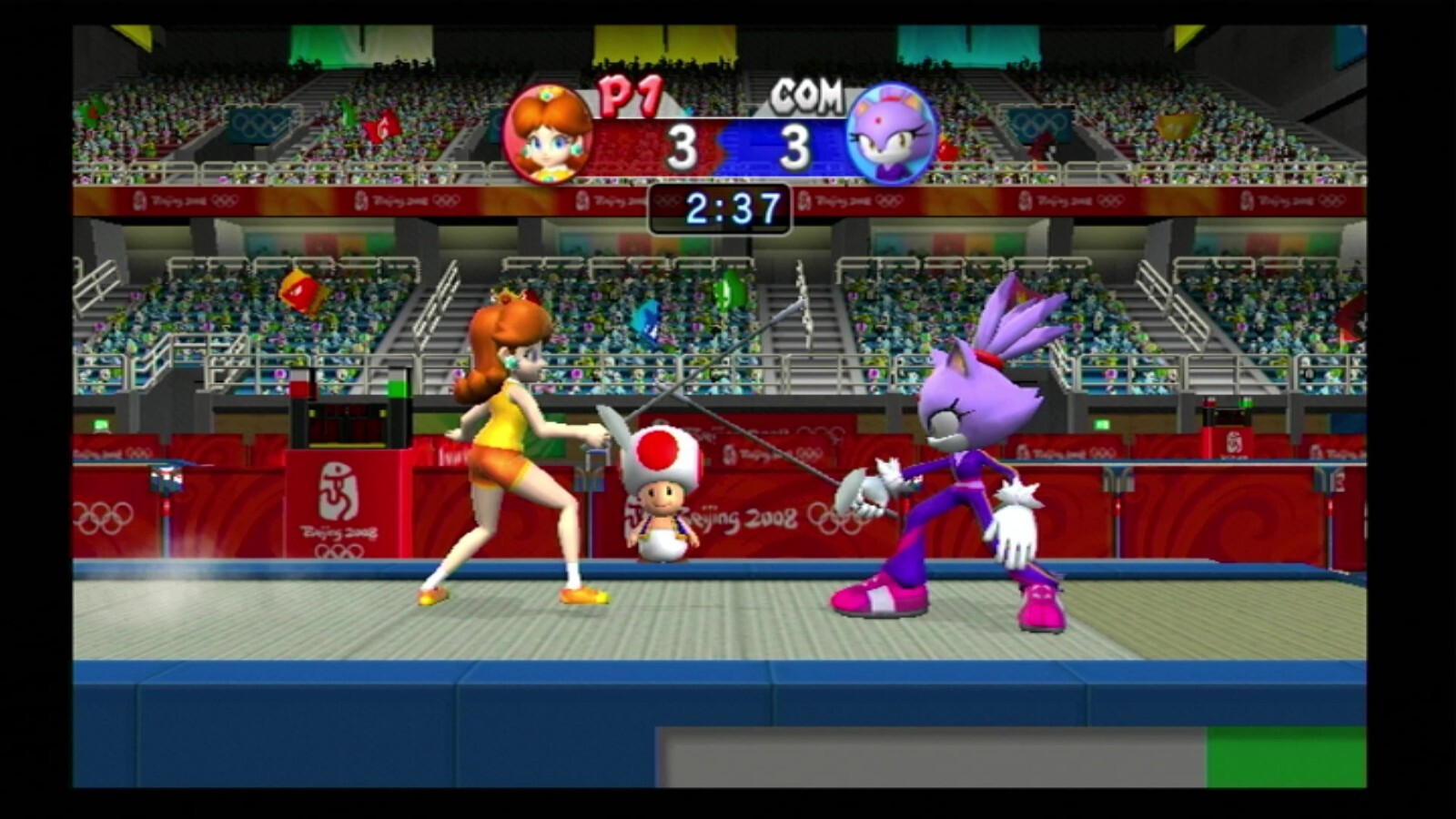Select Blaze's COM portrait icon
This screenshot has width=1456, height=819.
pos(892,135)
